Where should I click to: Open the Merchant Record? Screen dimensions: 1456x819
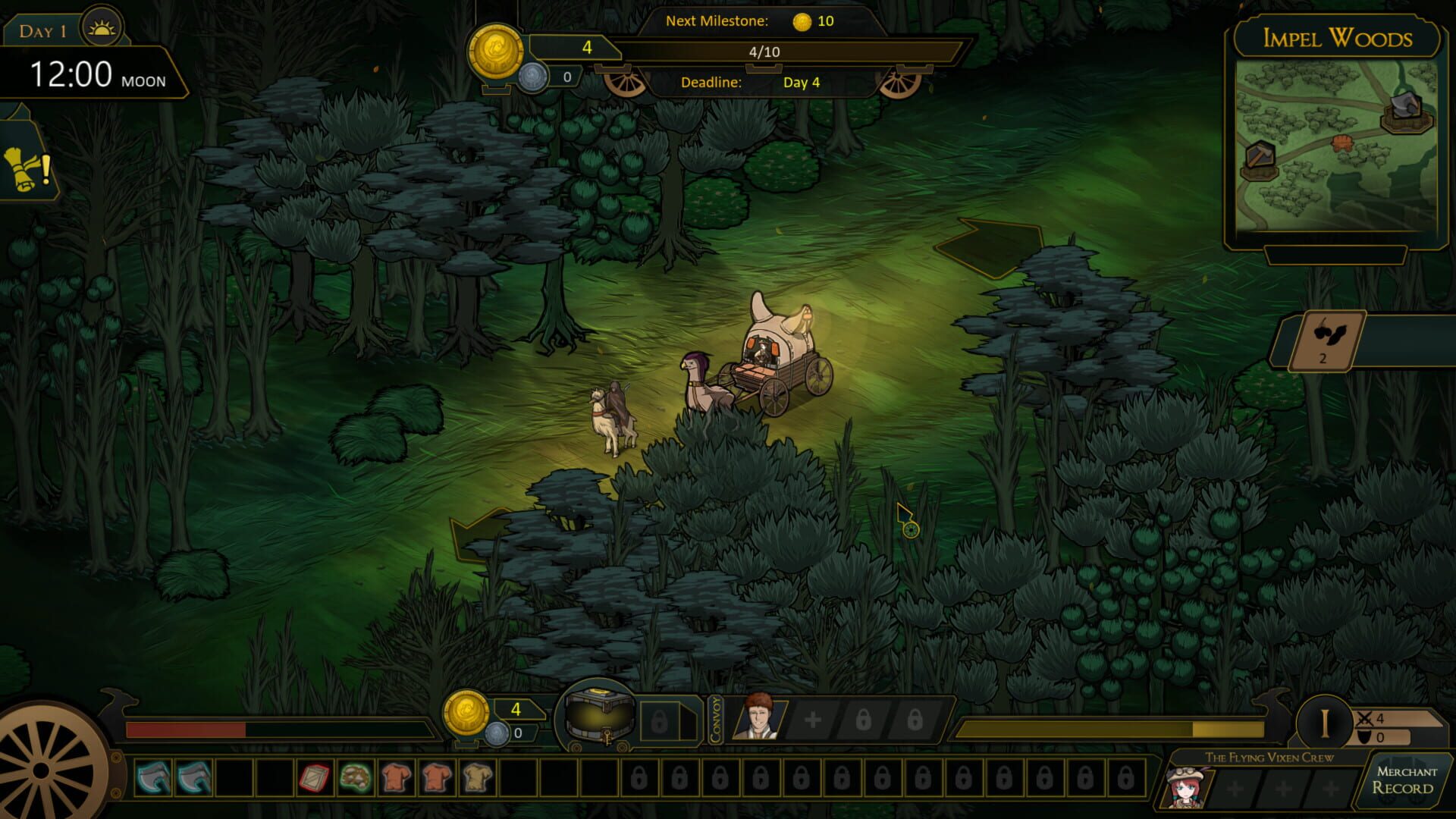(x=1406, y=780)
